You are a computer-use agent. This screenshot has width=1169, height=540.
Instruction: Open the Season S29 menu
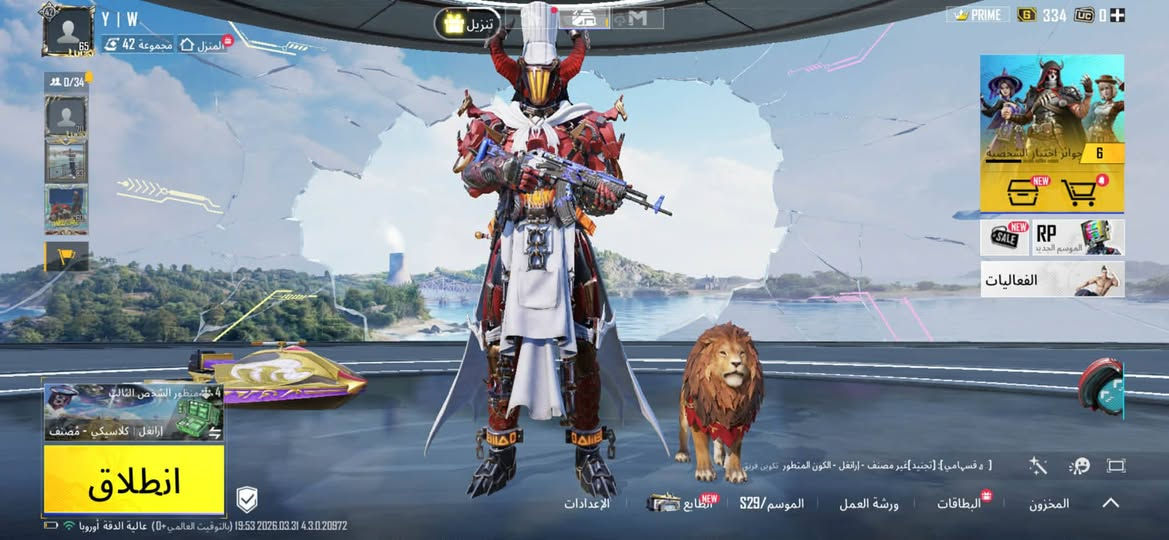click(772, 504)
